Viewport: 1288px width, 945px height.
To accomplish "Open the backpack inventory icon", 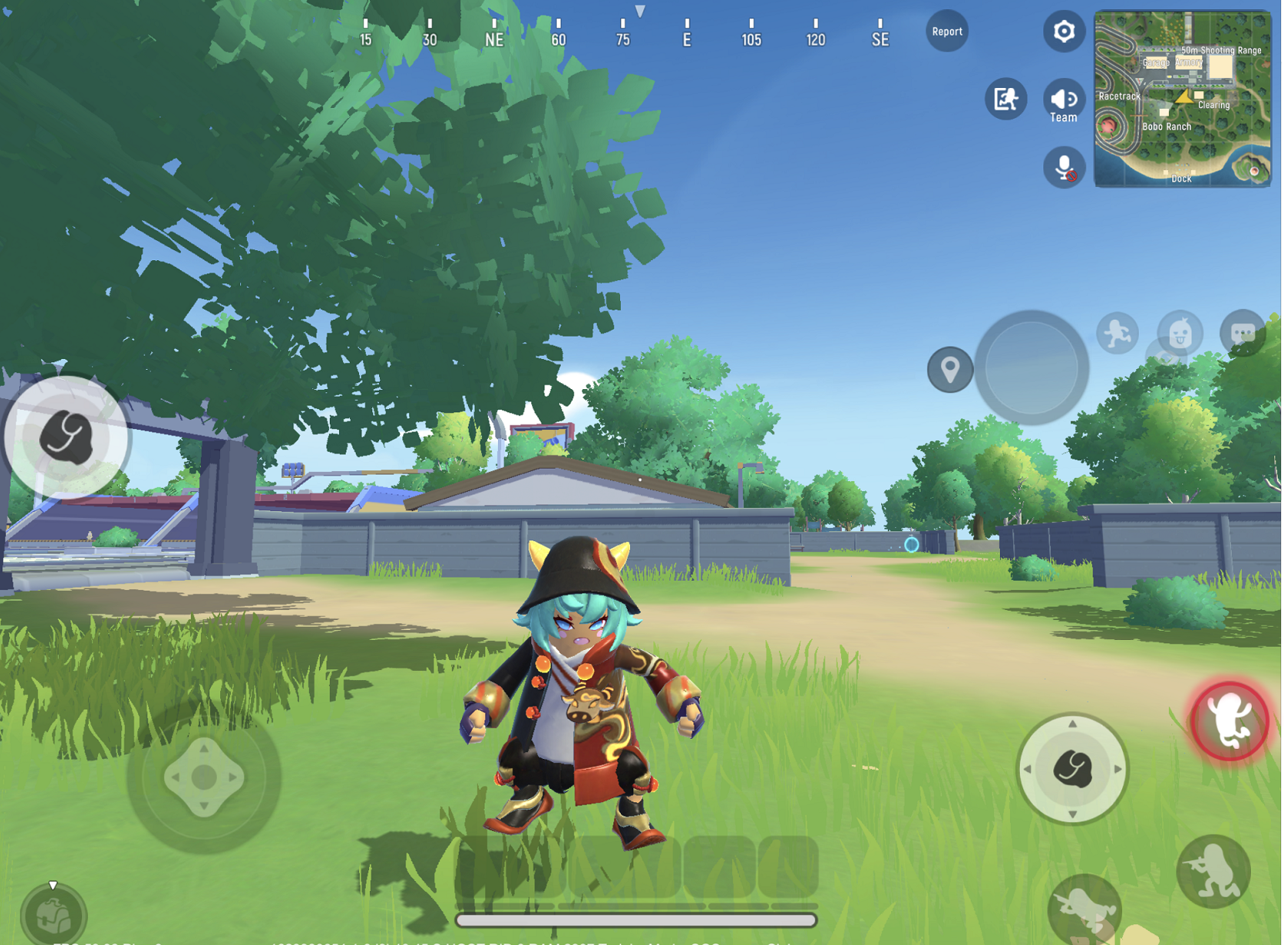I will coord(53,915).
